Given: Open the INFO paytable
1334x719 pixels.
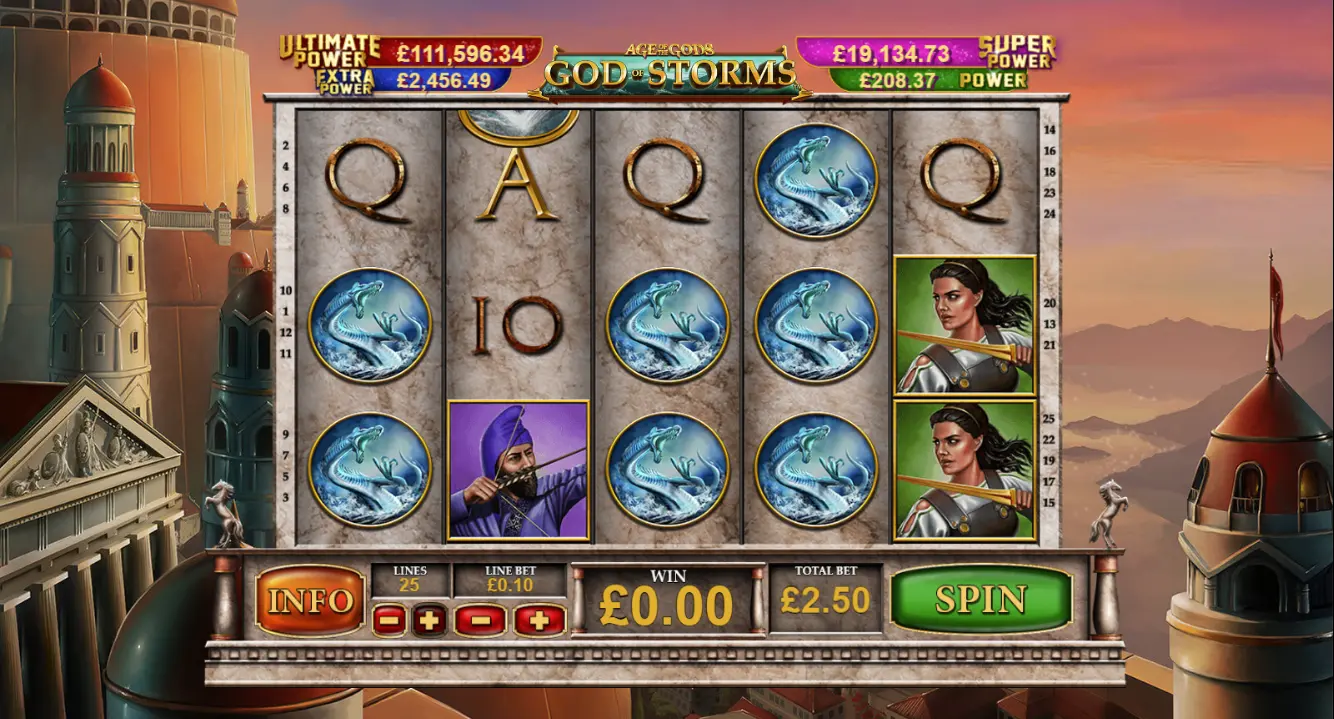Looking at the screenshot, I should point(310,601).
